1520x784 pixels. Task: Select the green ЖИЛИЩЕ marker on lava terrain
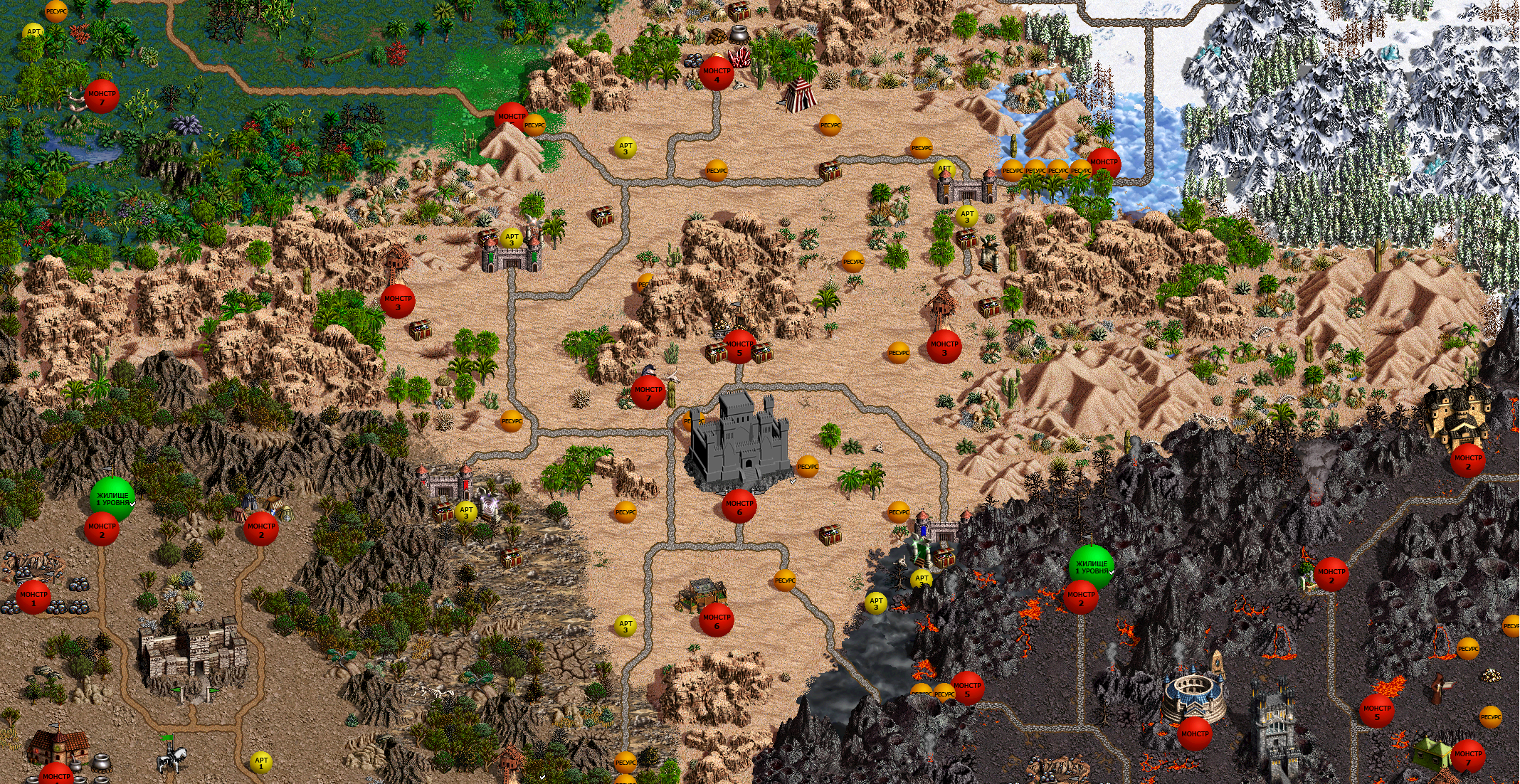pyautogui.click(x=1091, y=566)
